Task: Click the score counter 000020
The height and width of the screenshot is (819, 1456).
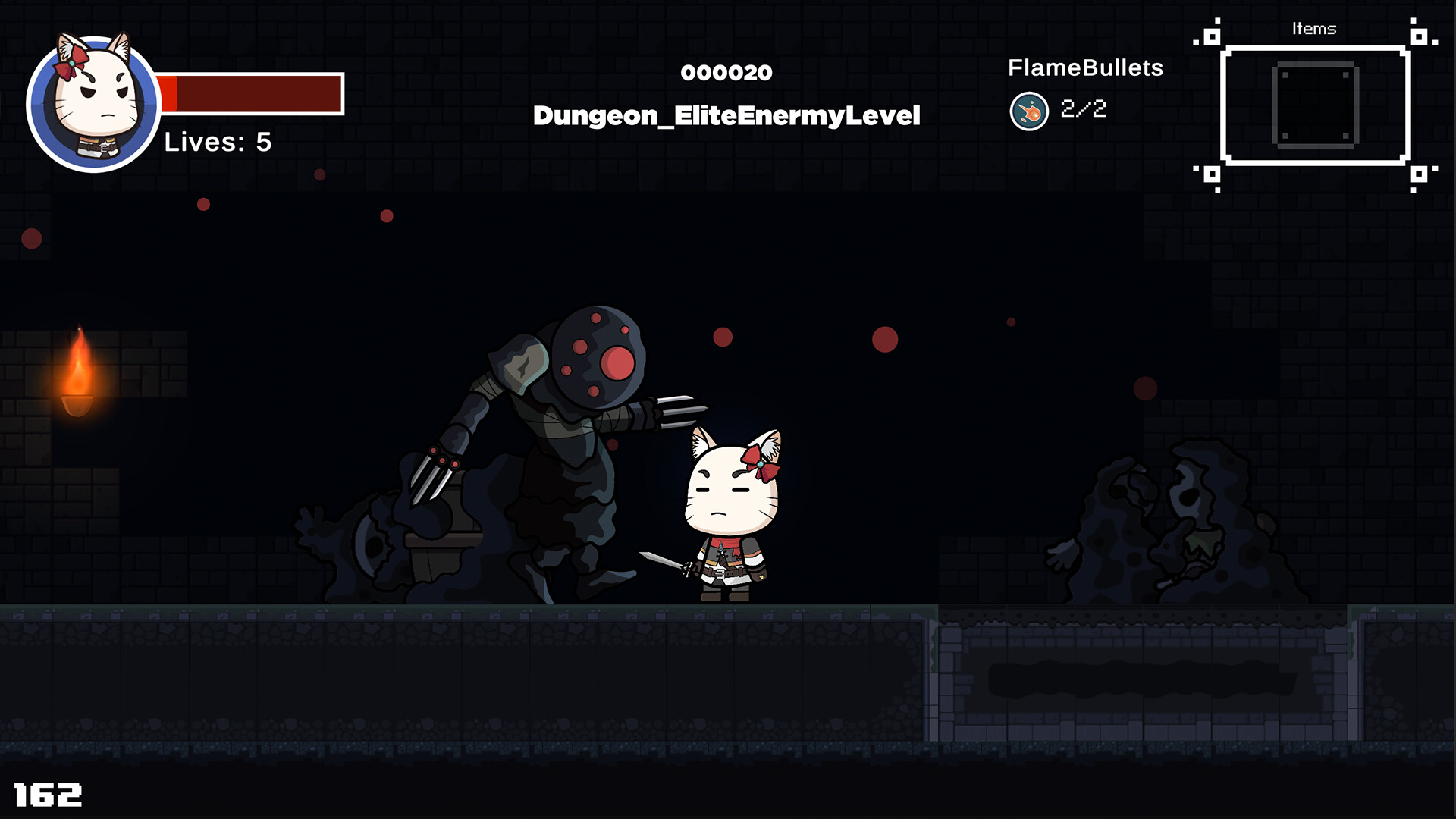Action: (726, 73)
